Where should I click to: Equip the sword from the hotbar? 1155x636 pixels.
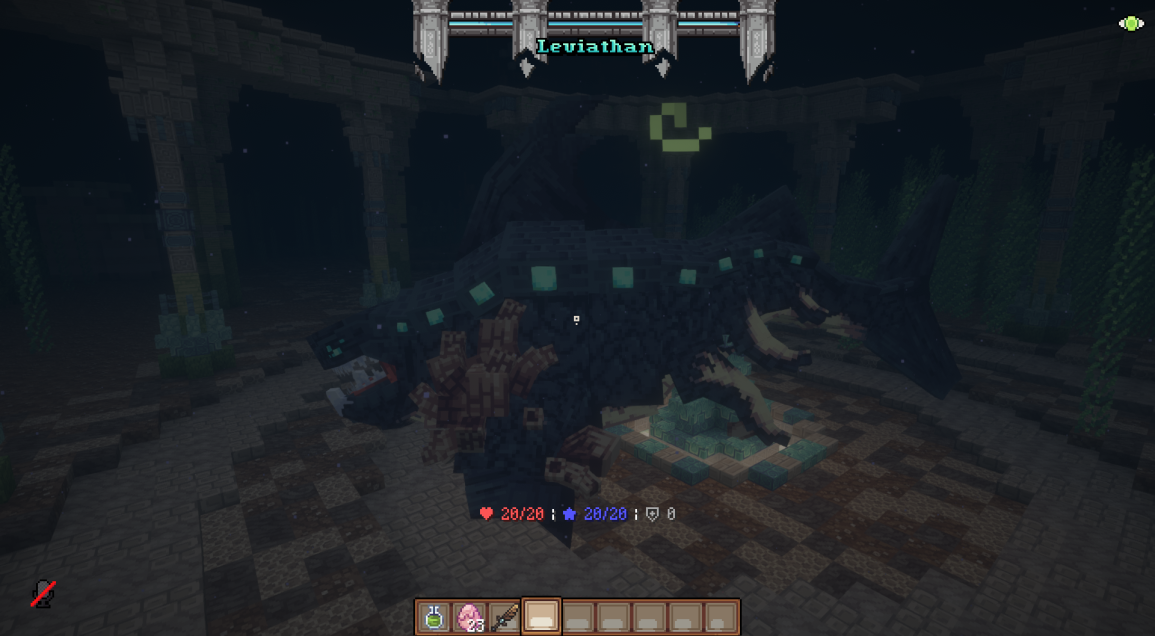point(505,617)
